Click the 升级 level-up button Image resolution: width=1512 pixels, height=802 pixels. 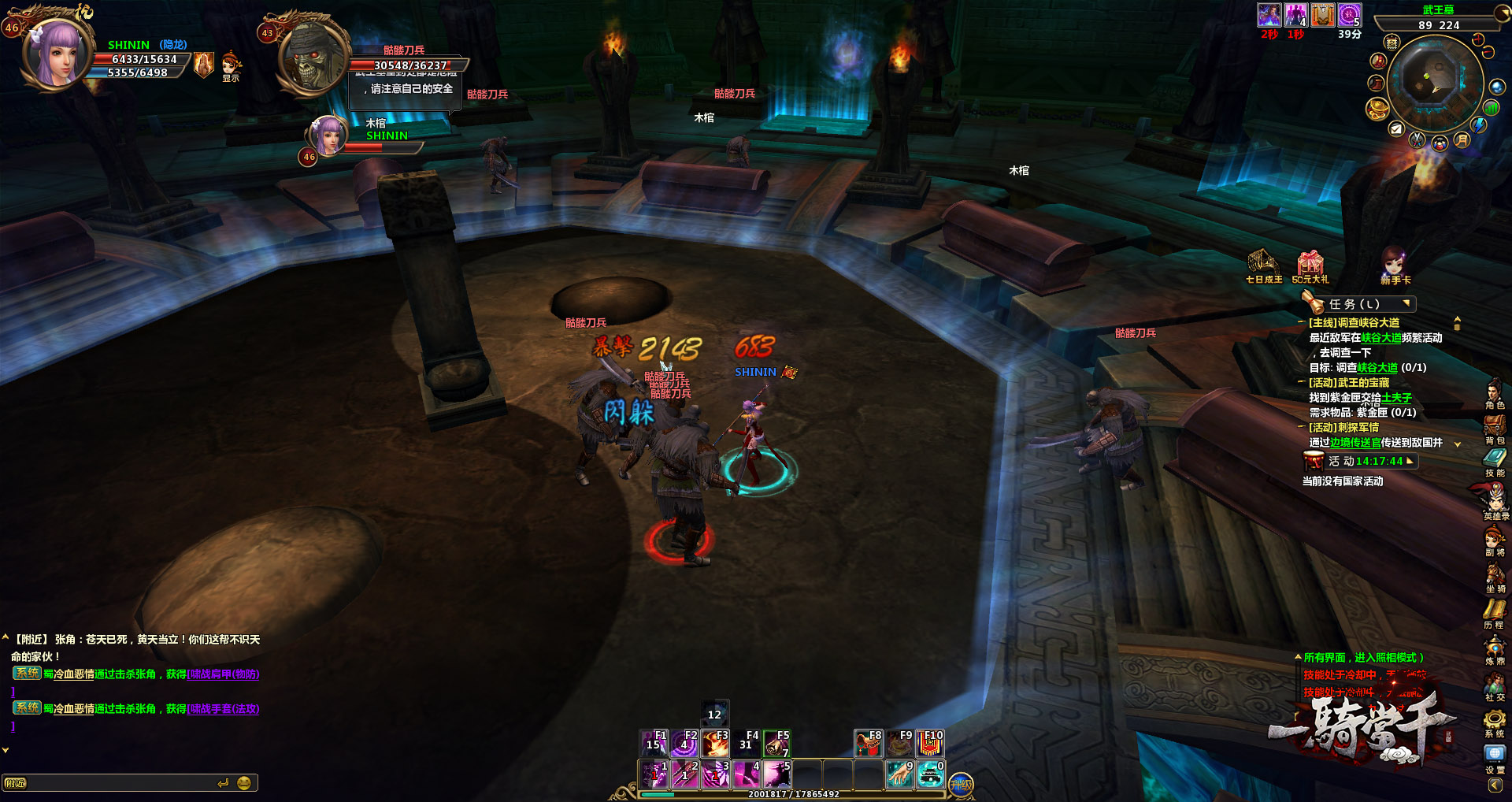pyautogui.click(x=961, y=784)
